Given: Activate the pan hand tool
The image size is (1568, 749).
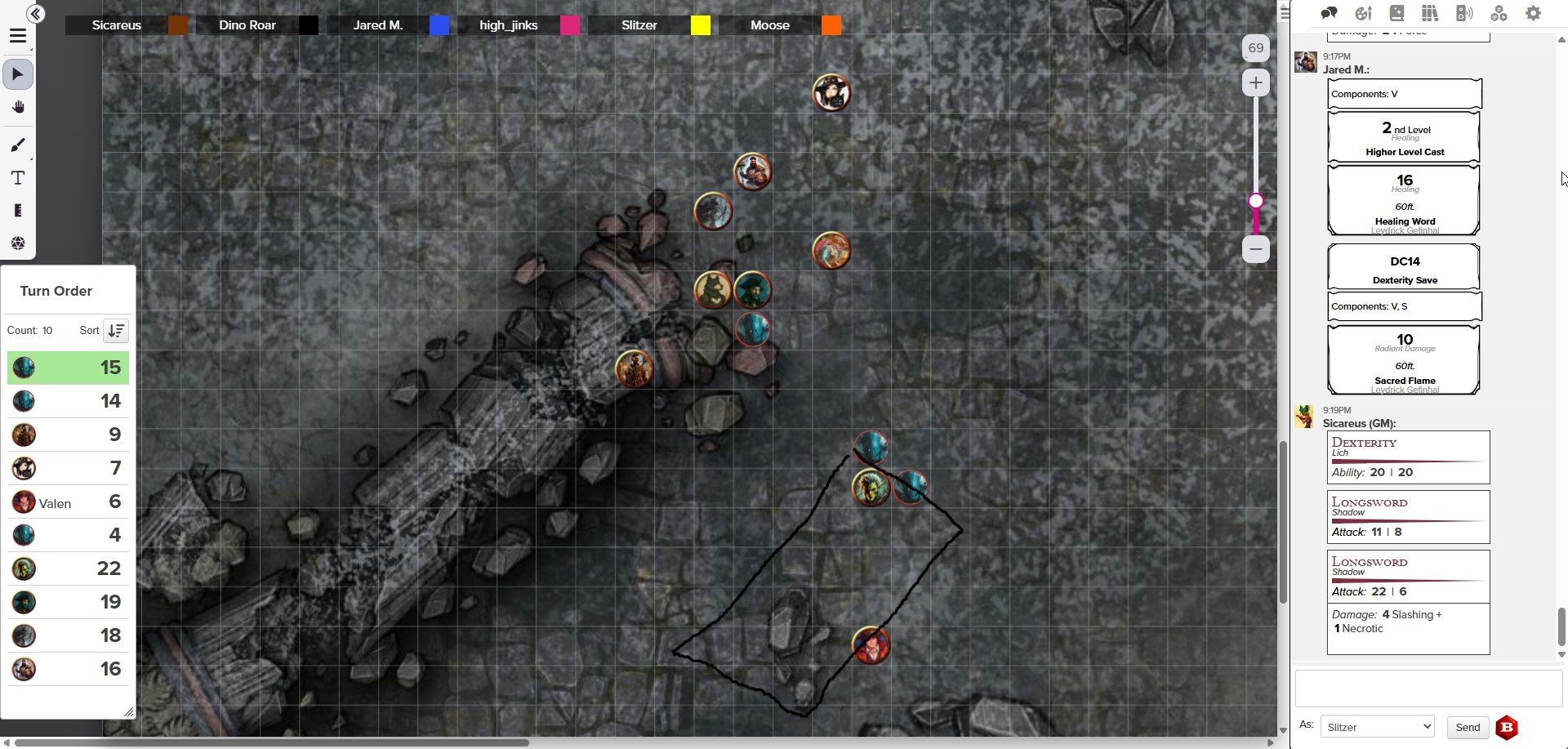Looking at the screenshot, I should [18, 108].
